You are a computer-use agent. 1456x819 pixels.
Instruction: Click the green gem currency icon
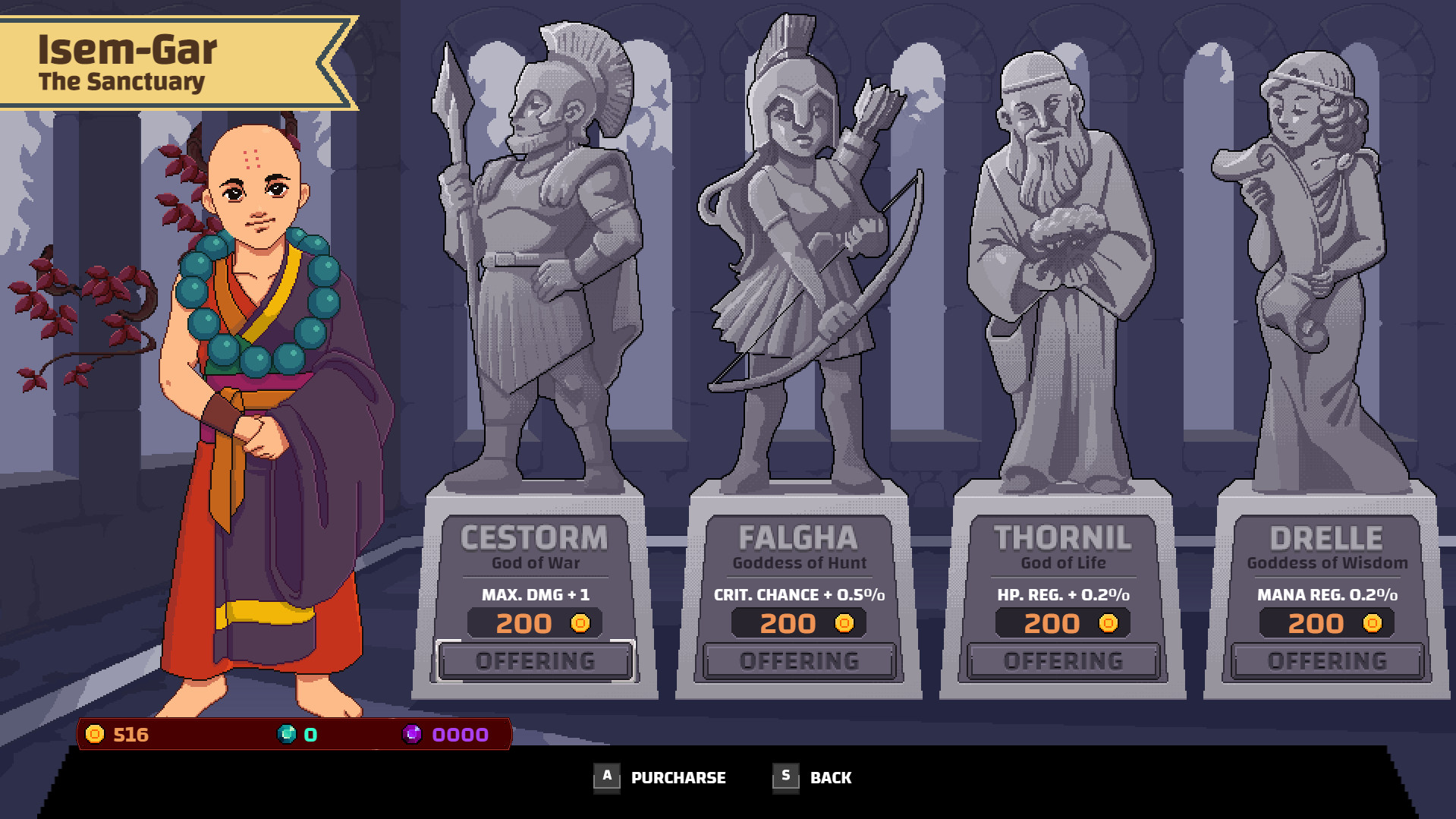coord(287,734)
